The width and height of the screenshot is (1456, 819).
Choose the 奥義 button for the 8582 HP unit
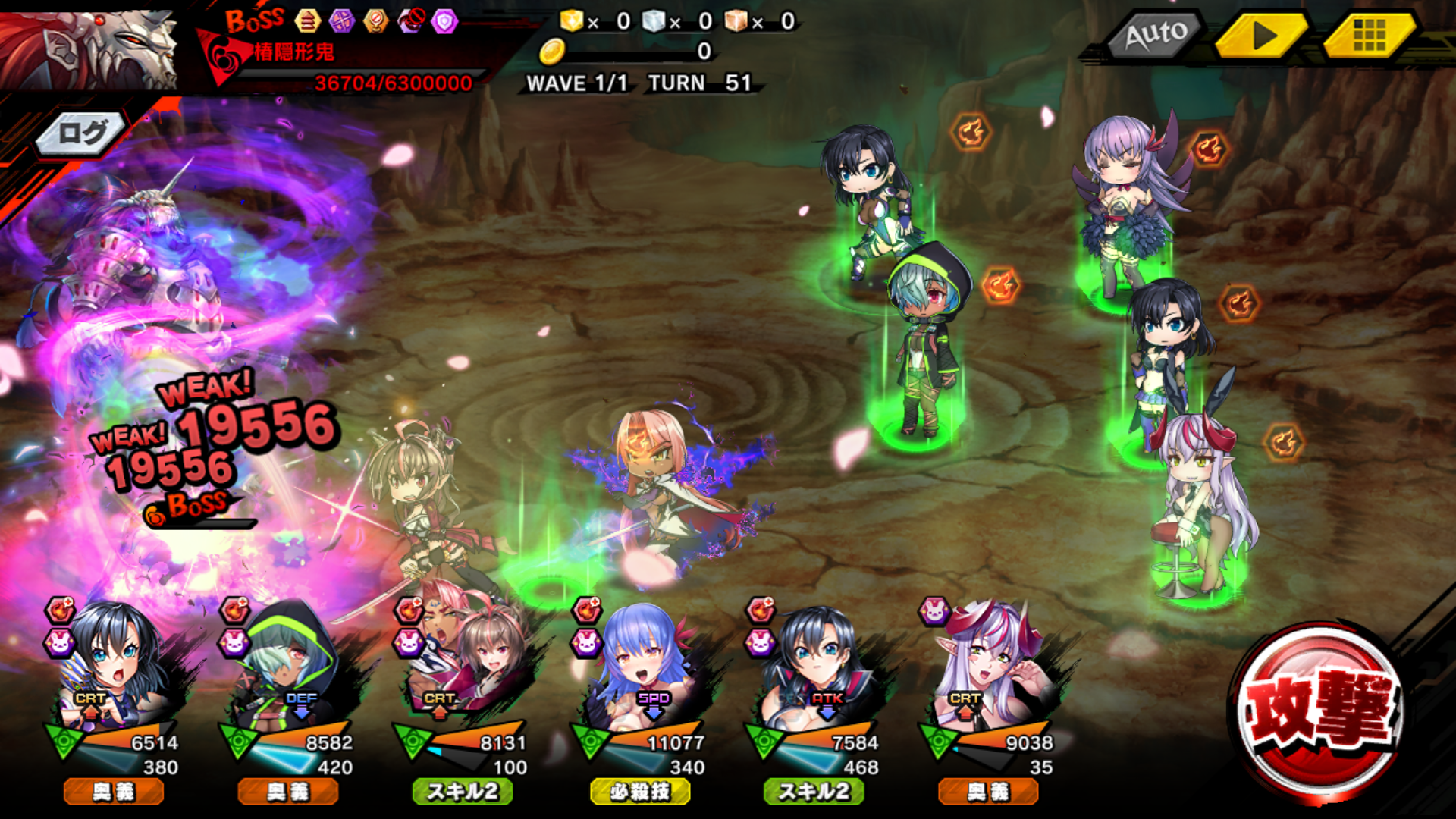tap(288, 792)
